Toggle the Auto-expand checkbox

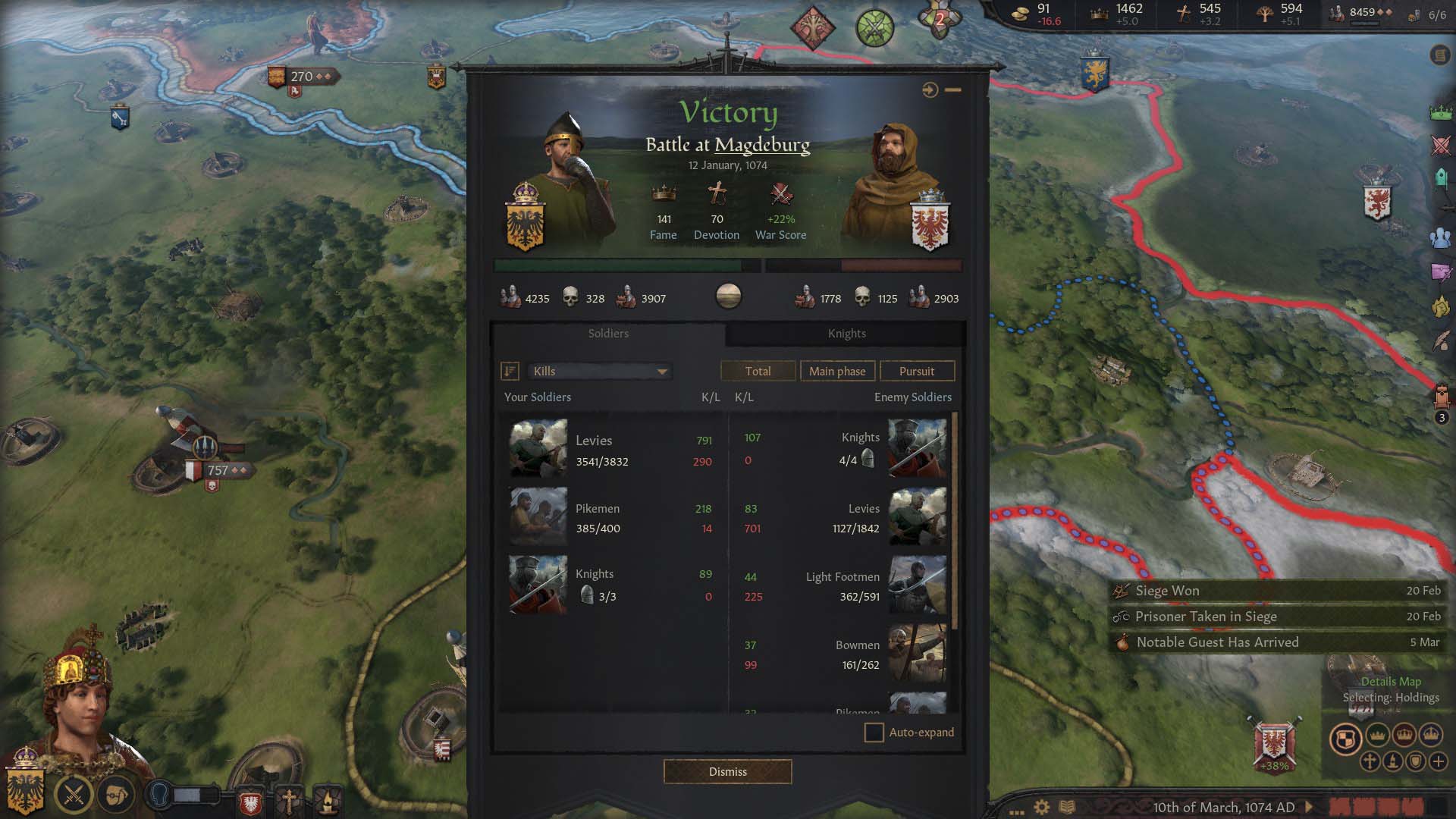point(874,733)
